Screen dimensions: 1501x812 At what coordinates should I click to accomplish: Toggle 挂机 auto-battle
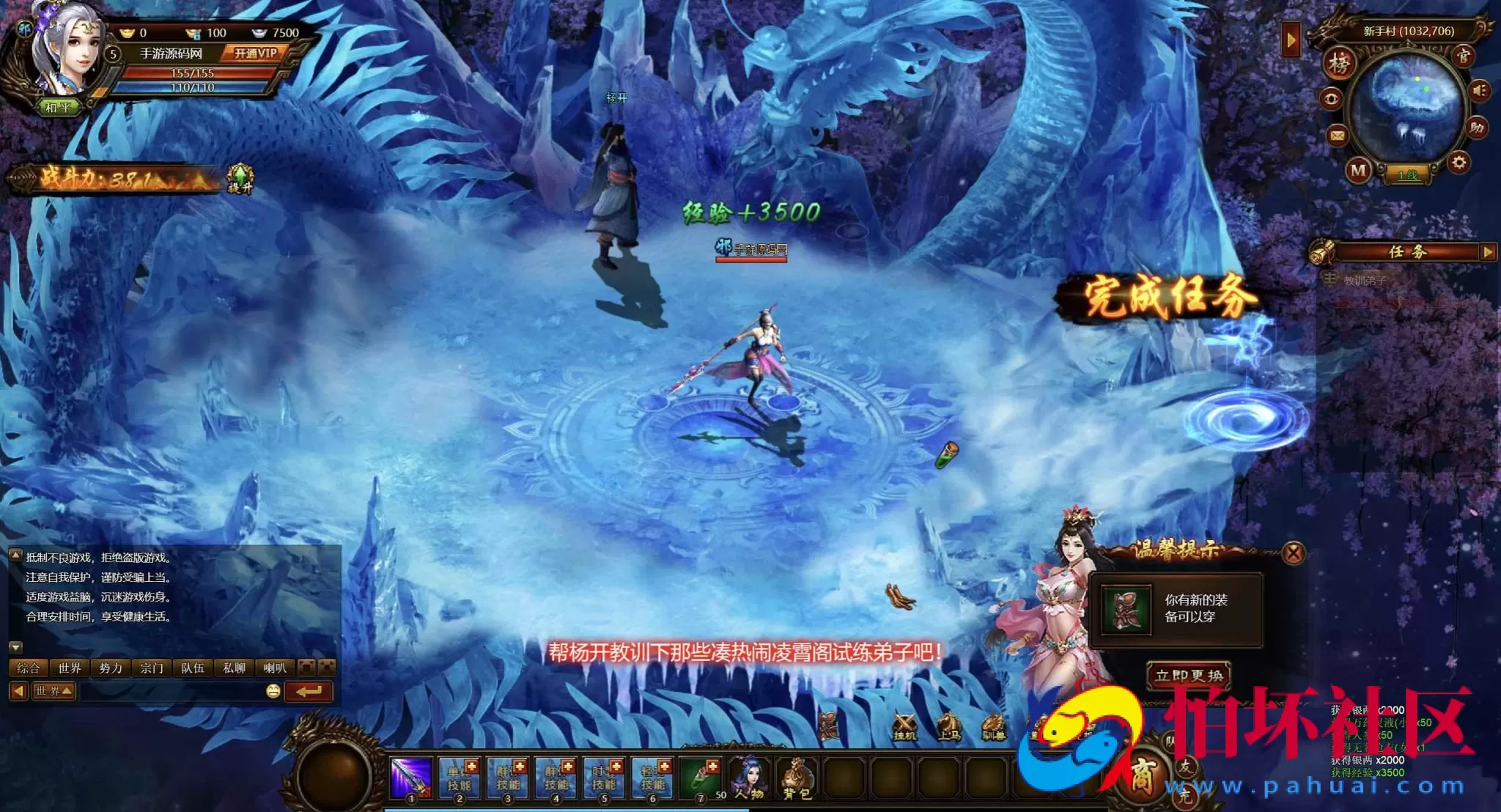pos(904,726)
